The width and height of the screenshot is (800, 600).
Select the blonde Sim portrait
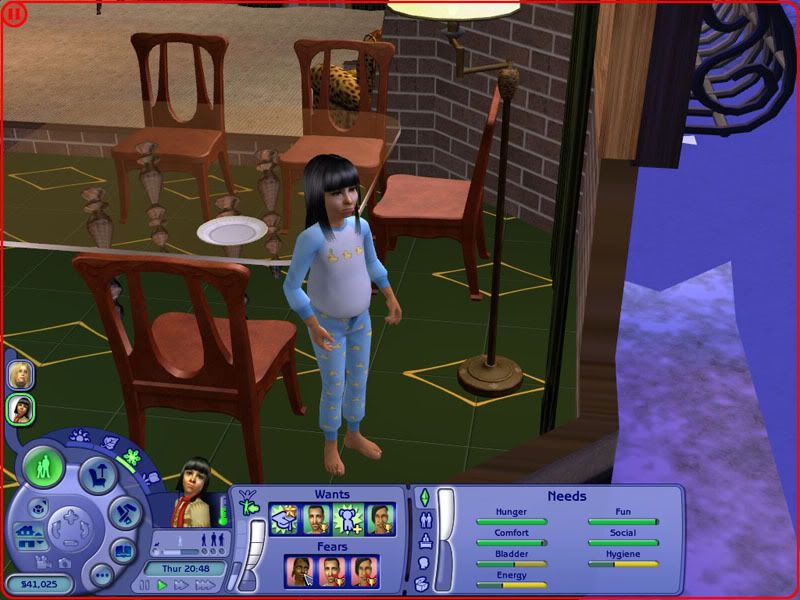click(x=21, y=374)
